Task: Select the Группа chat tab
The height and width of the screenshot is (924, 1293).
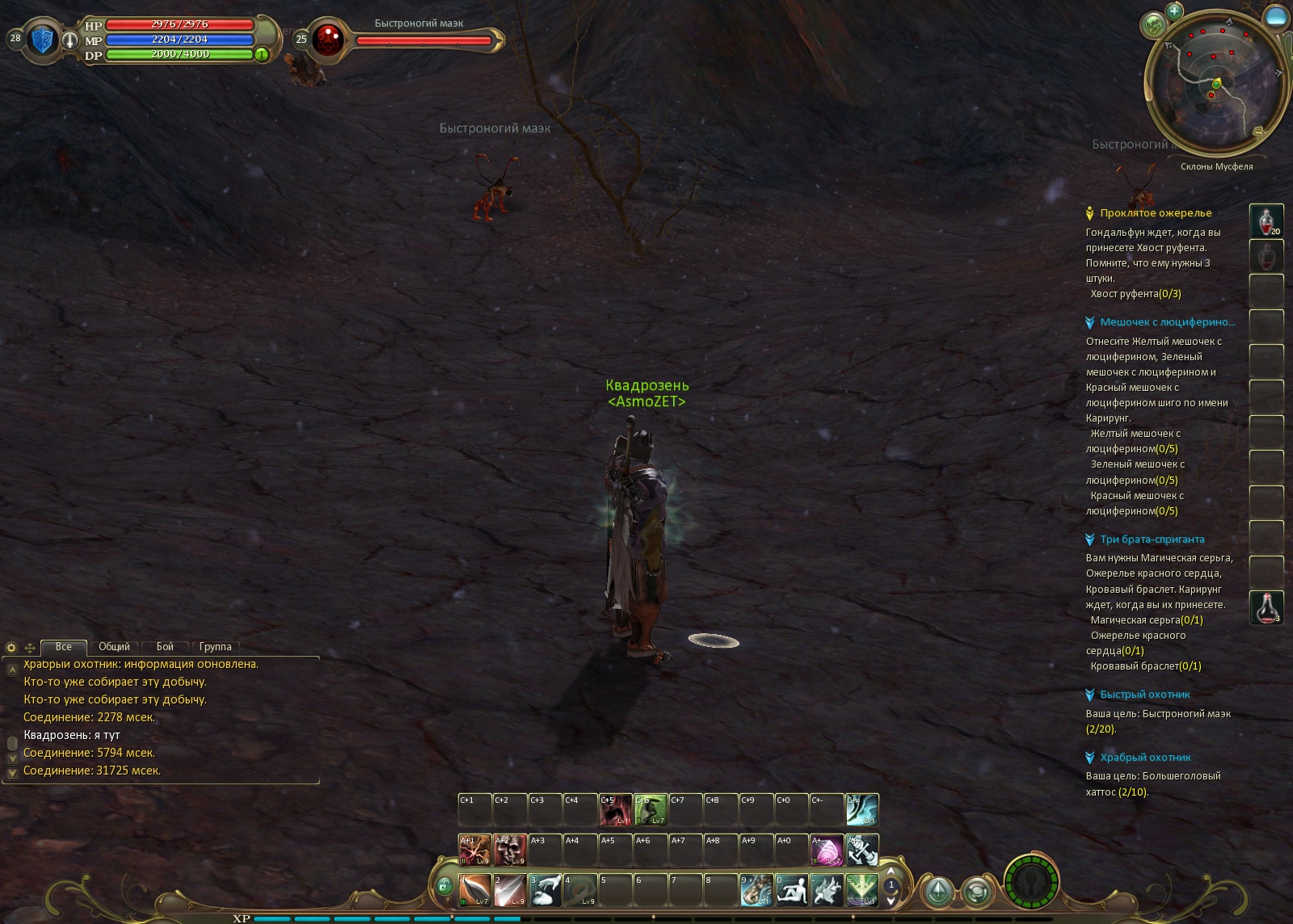Action: 215,647
